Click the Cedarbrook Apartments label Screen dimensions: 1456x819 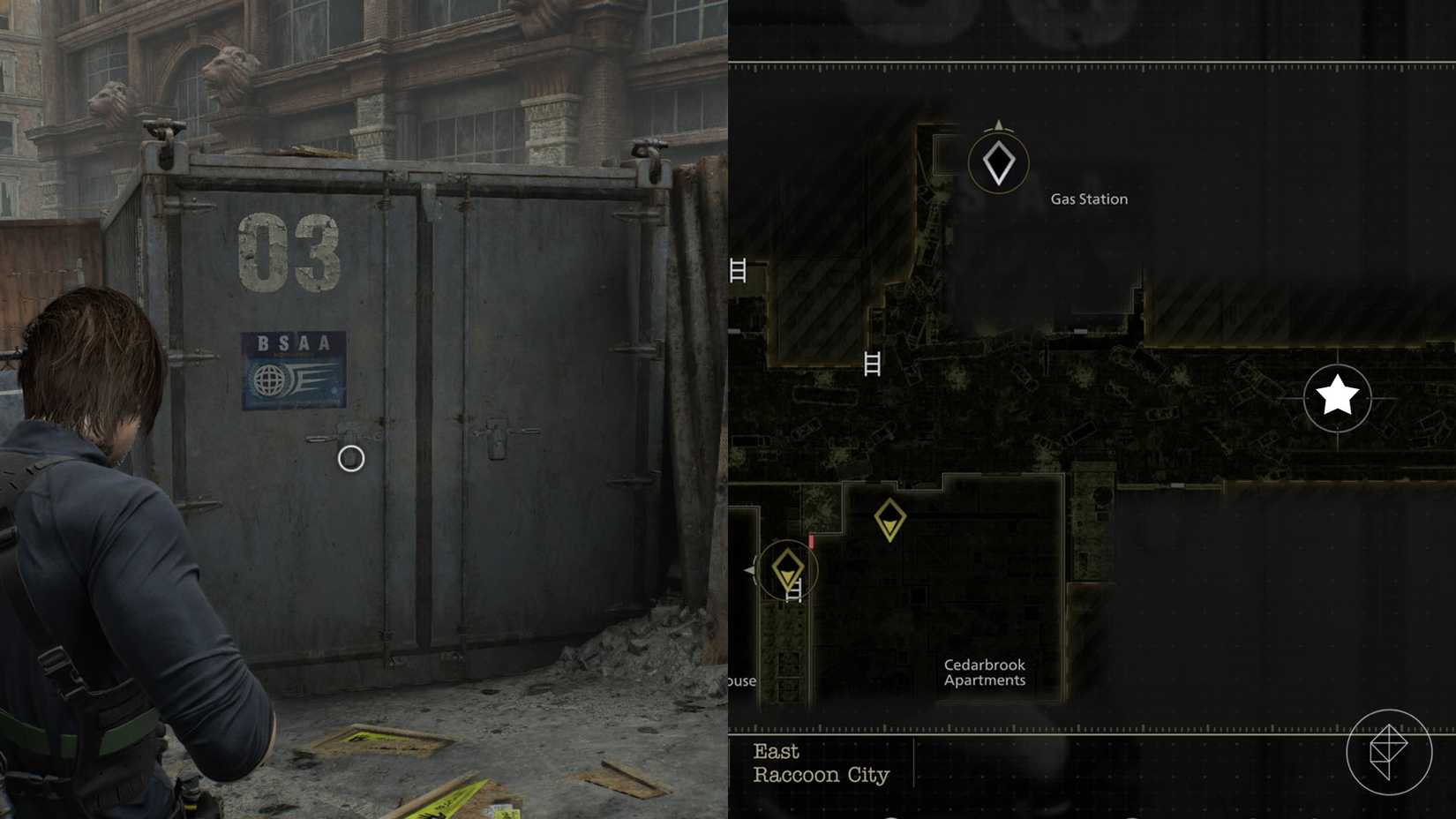(x=985, y=672)
